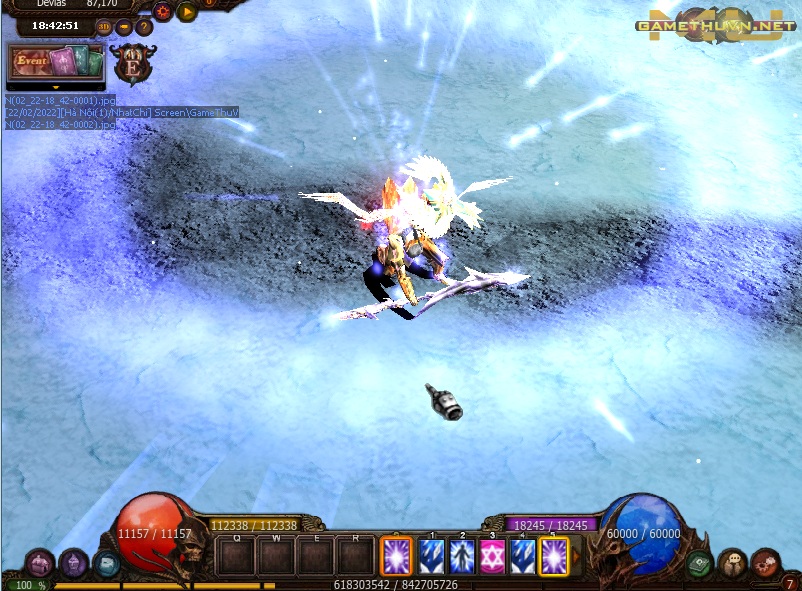The image size is (802, 591).
Task: Open the red gear system menu icon
Action: [x=765, y=563]
